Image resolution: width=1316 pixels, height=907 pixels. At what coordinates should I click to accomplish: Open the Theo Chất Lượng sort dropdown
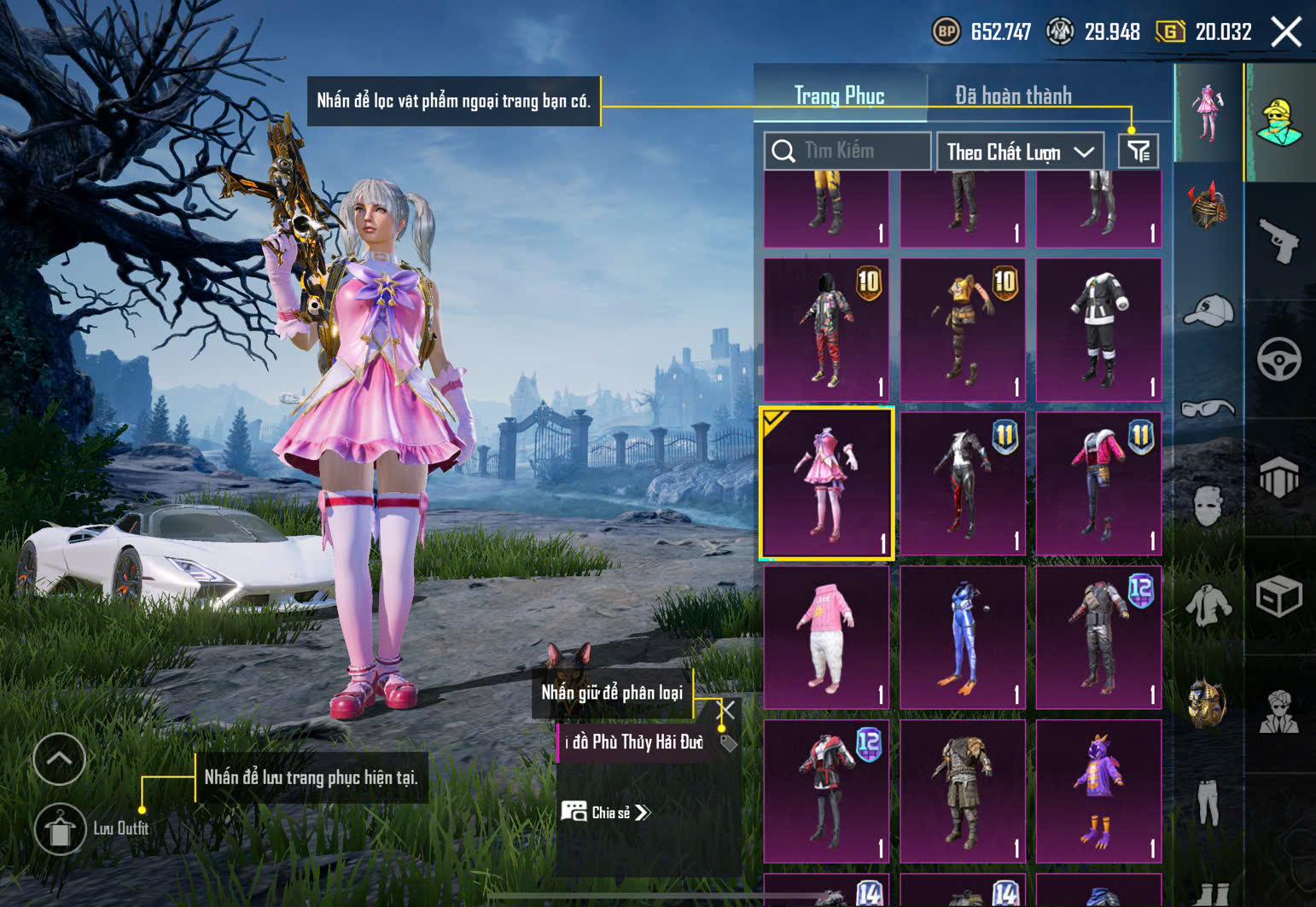[x=1020, y=152]
